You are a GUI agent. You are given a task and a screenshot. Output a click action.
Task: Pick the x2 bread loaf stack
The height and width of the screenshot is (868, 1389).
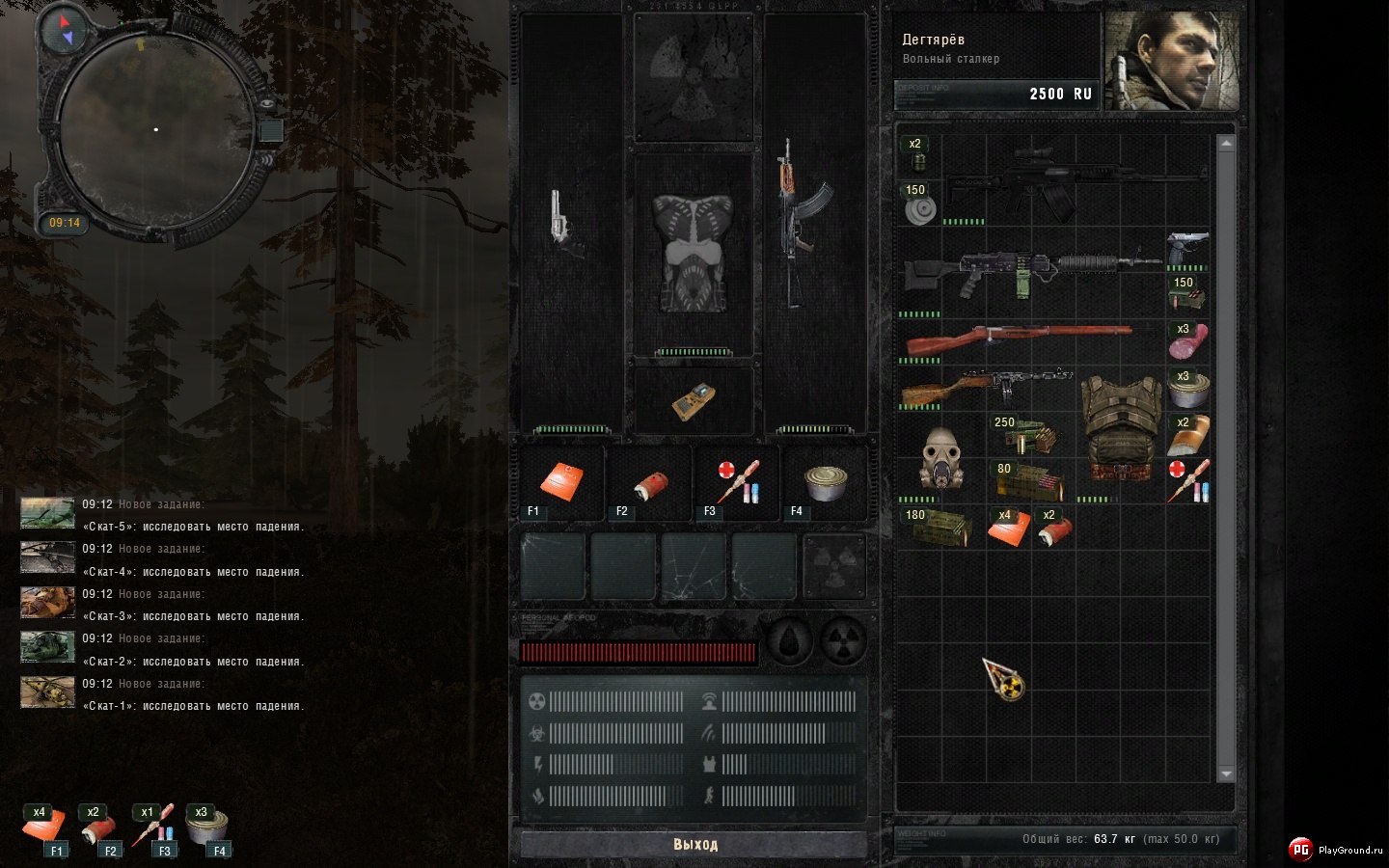1187,435
